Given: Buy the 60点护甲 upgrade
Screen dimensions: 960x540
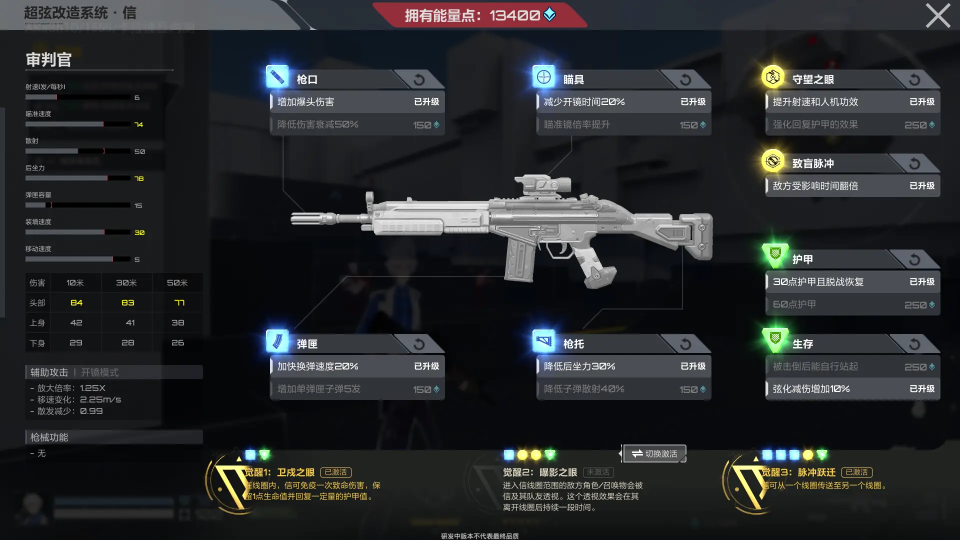Looking at the screenshot, I should tap(851, 305).
